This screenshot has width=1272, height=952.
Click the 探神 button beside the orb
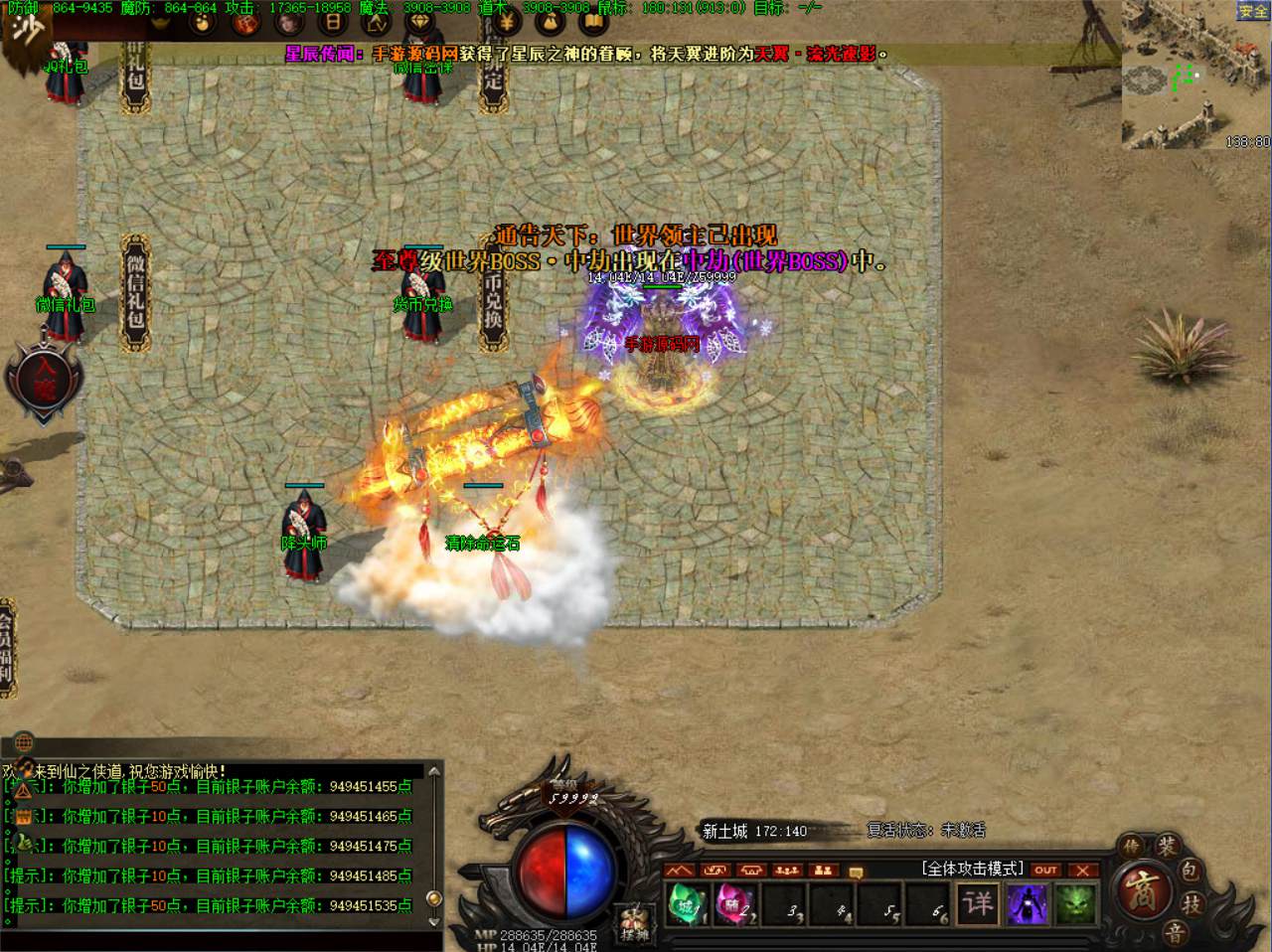(633, 922)
